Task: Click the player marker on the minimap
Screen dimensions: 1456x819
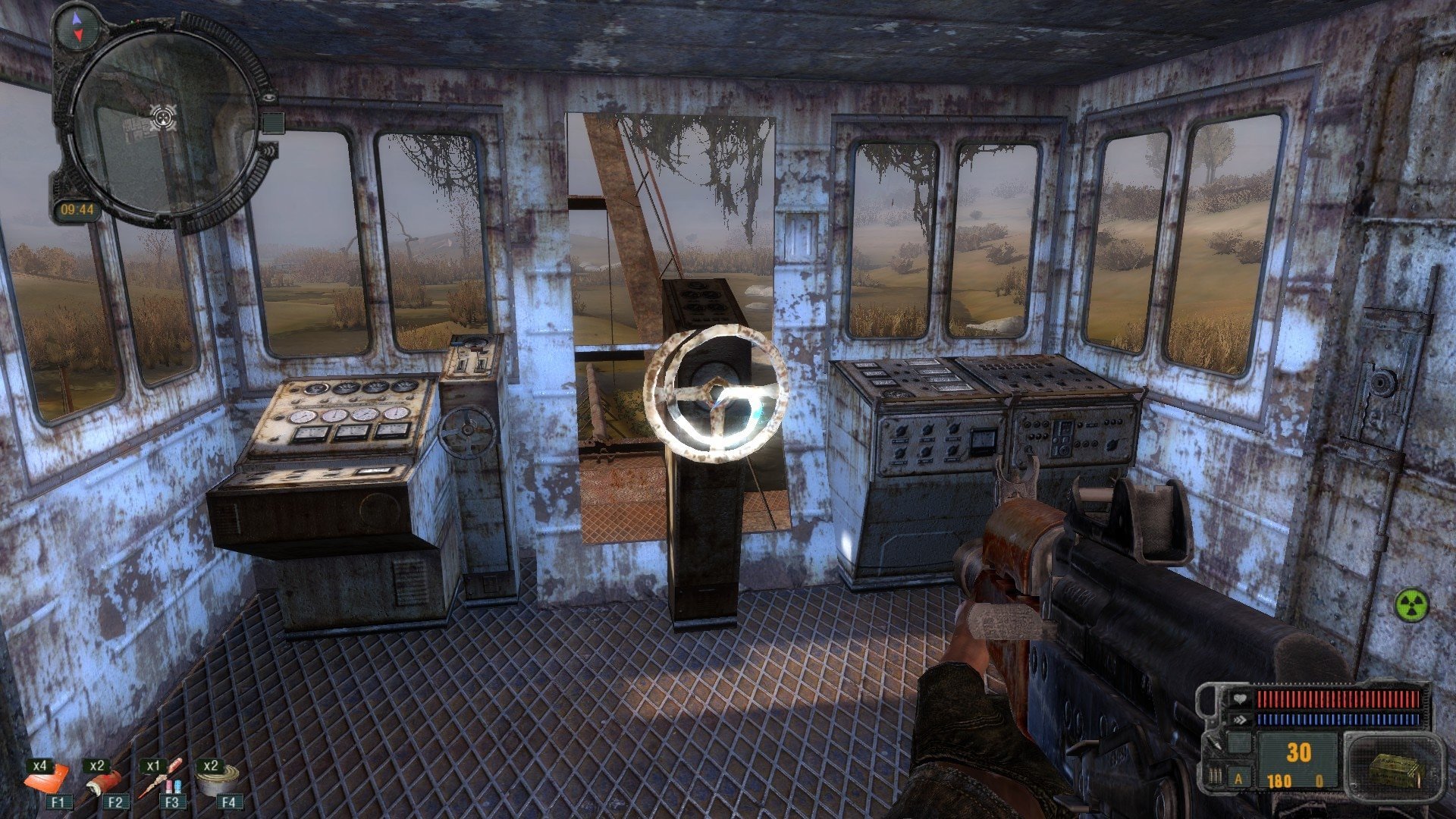Action: coord(163,117)
